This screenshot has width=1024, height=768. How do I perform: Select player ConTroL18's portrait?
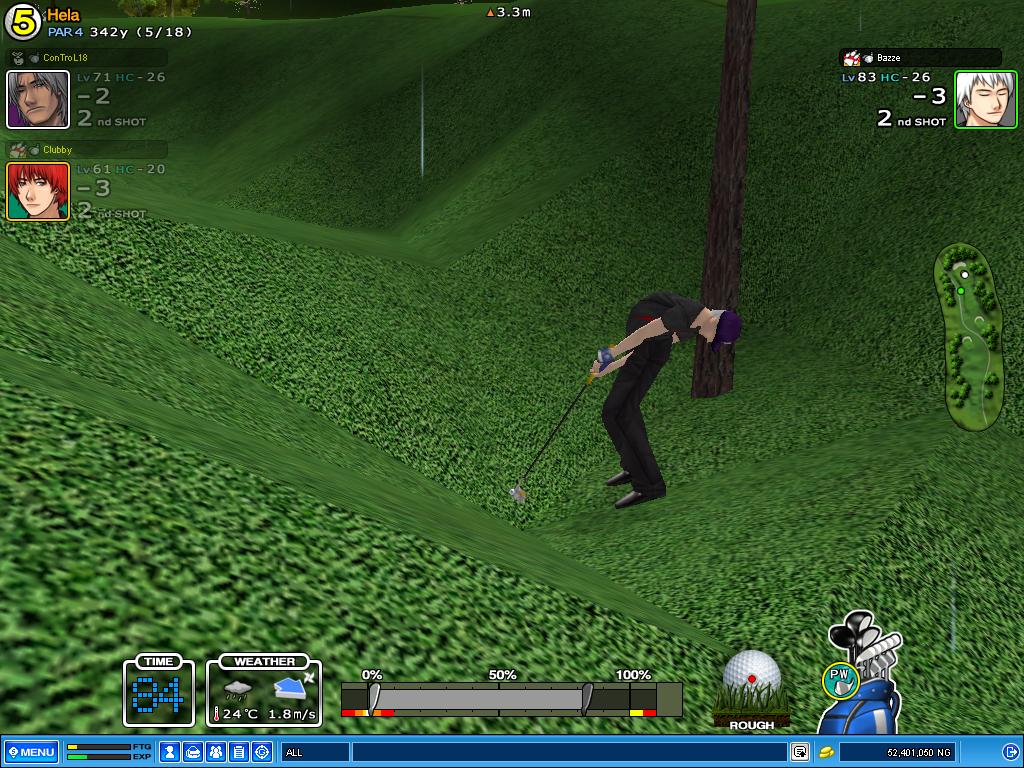pyautogui.click(x=38, y=99)
